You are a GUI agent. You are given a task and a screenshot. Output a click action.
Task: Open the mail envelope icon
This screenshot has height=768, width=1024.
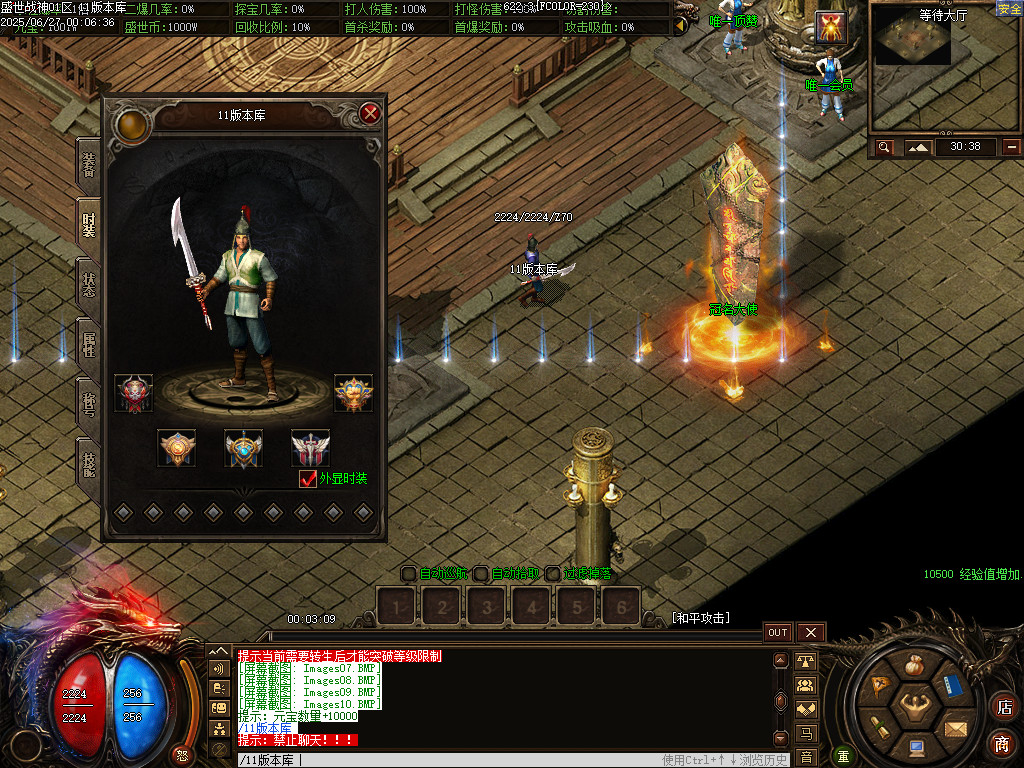point(956,727)
